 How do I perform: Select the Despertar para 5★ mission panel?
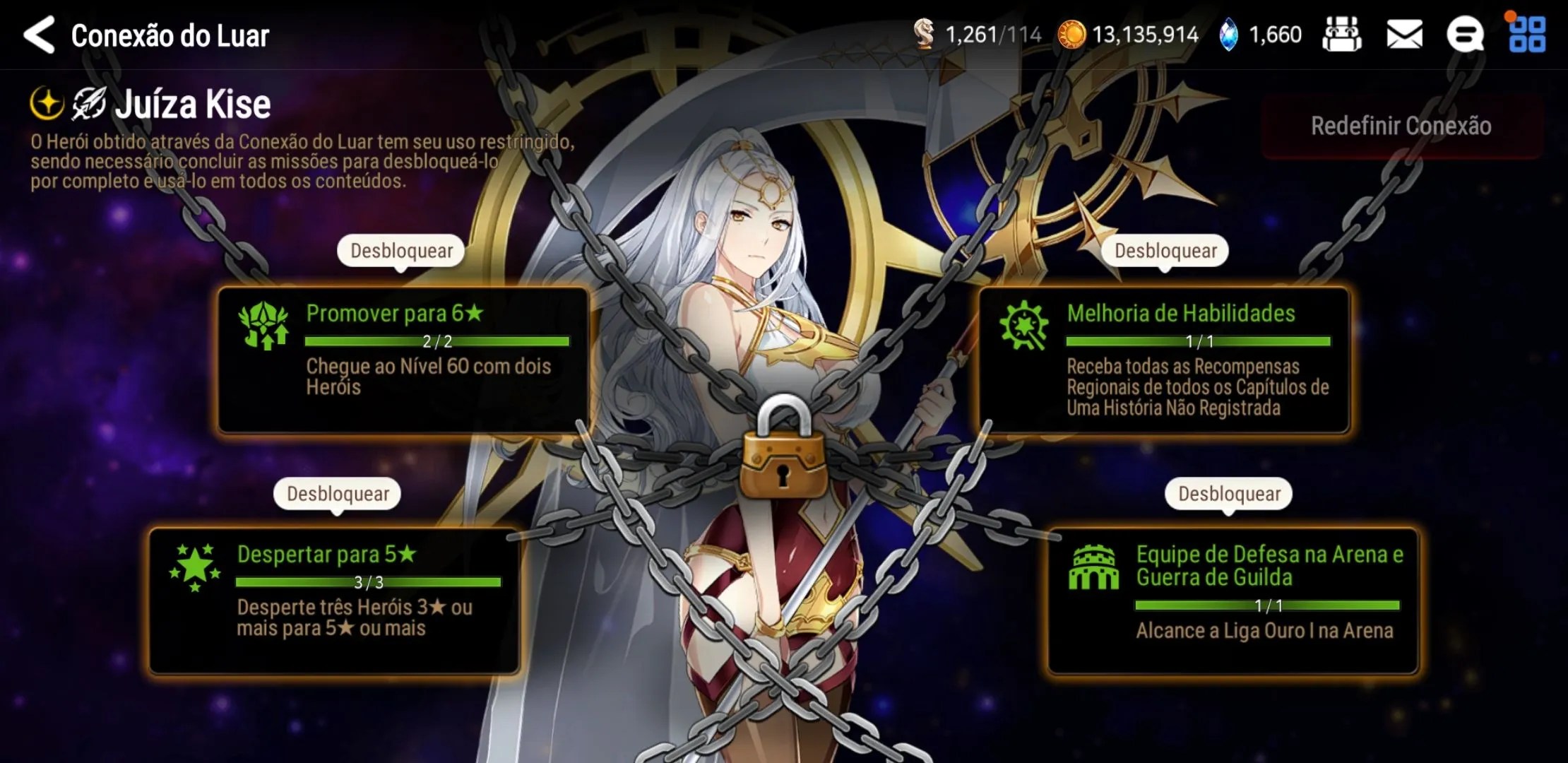coord(334,601)
